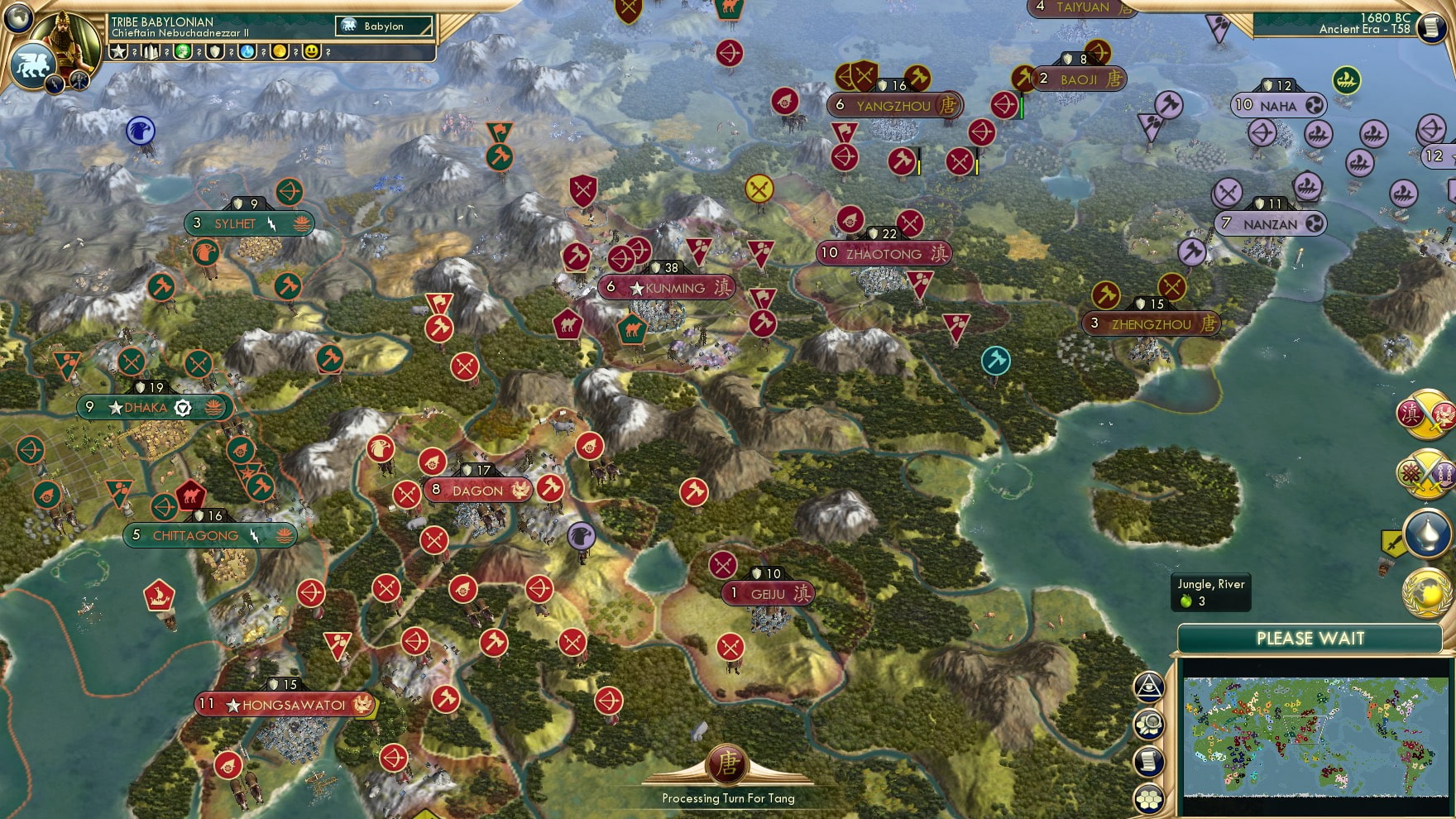Image resolution: width=1456 pixels, height=819 pixels.
Task: Click the gold coin indicator on the status bar
Action: (x=280, y=52)
